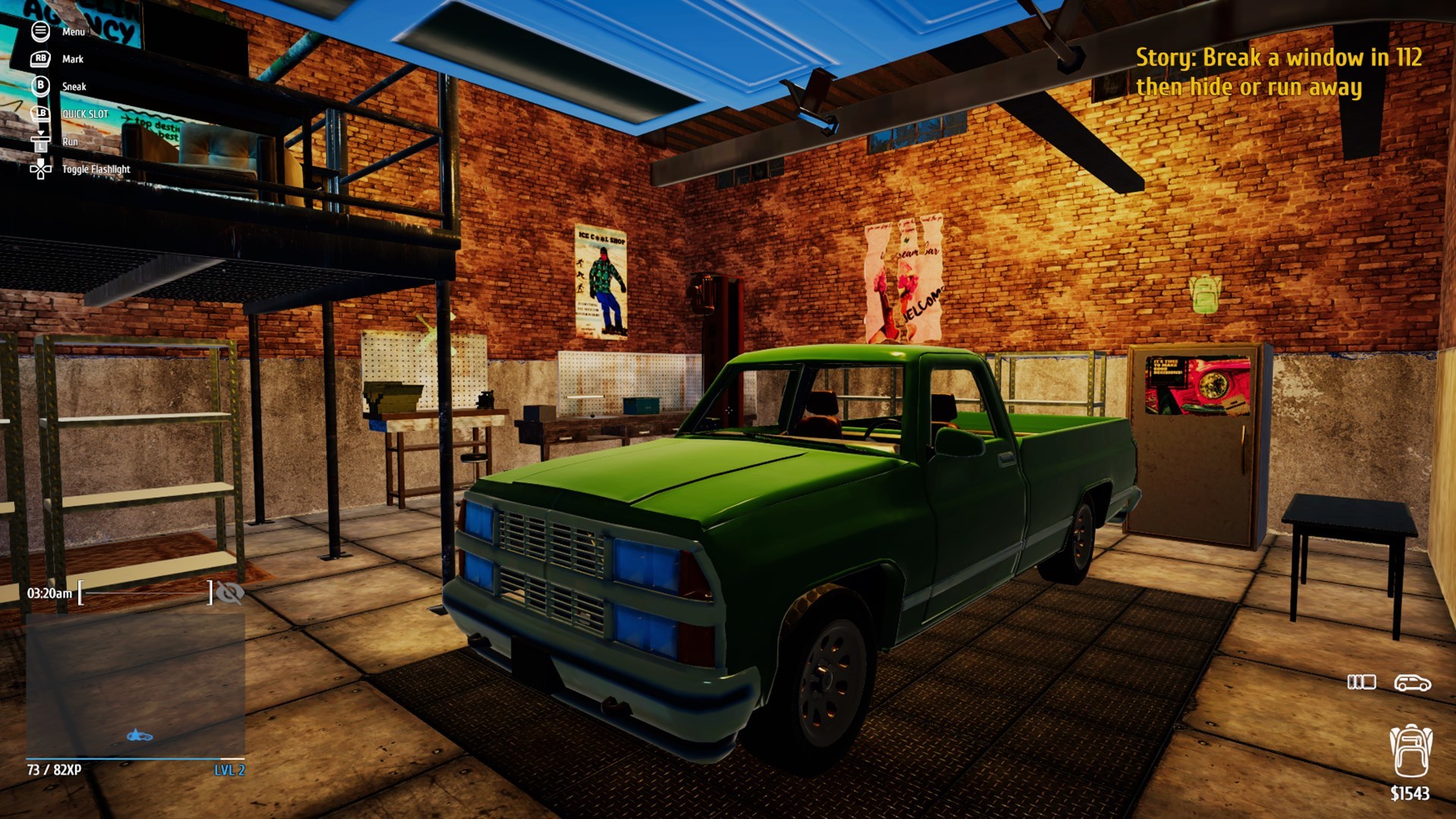Click the battery indicator icon near the car icon
1456x819 pixels.
[1363, 682]
